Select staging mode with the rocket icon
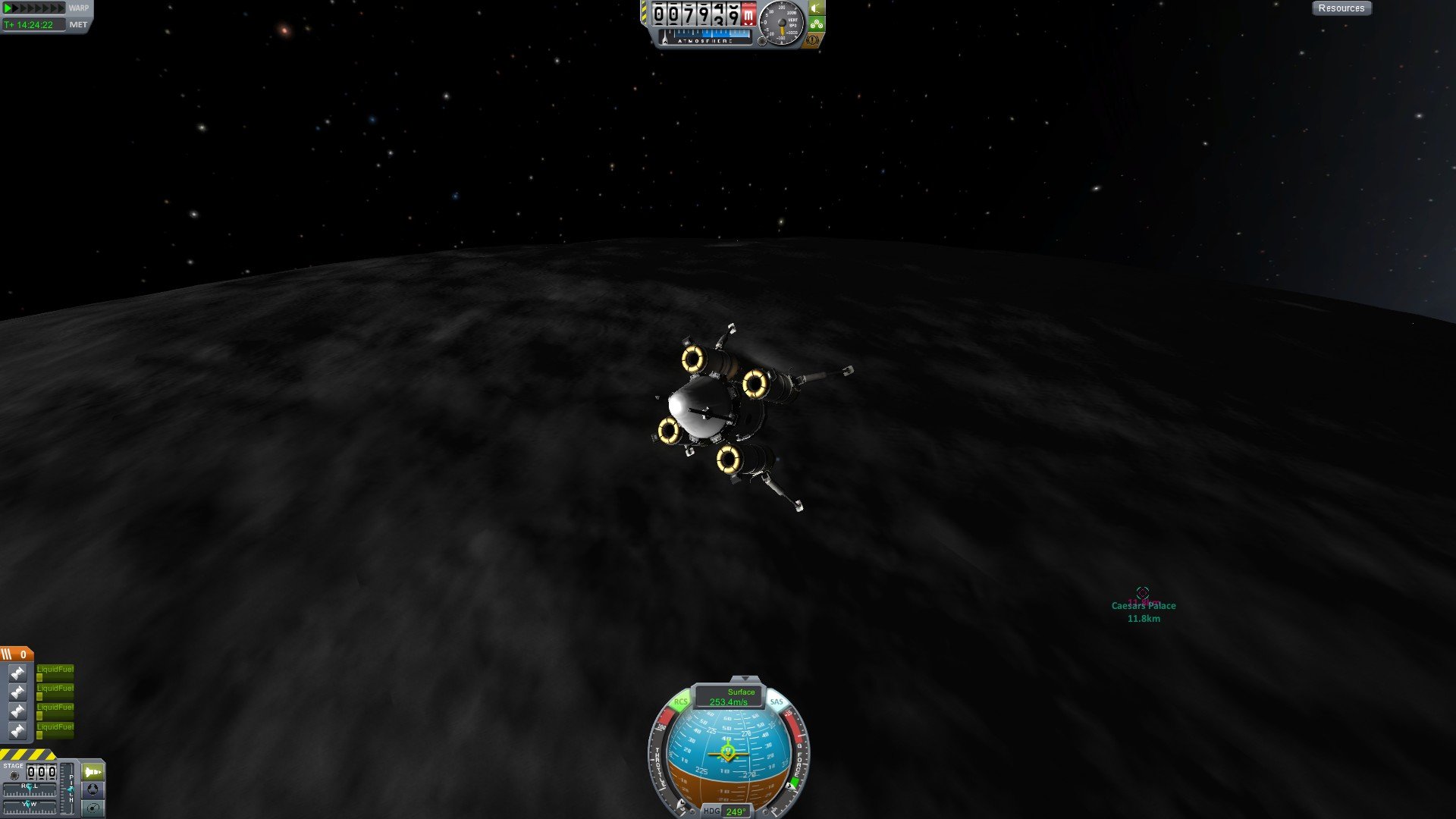 coord(93,772)
